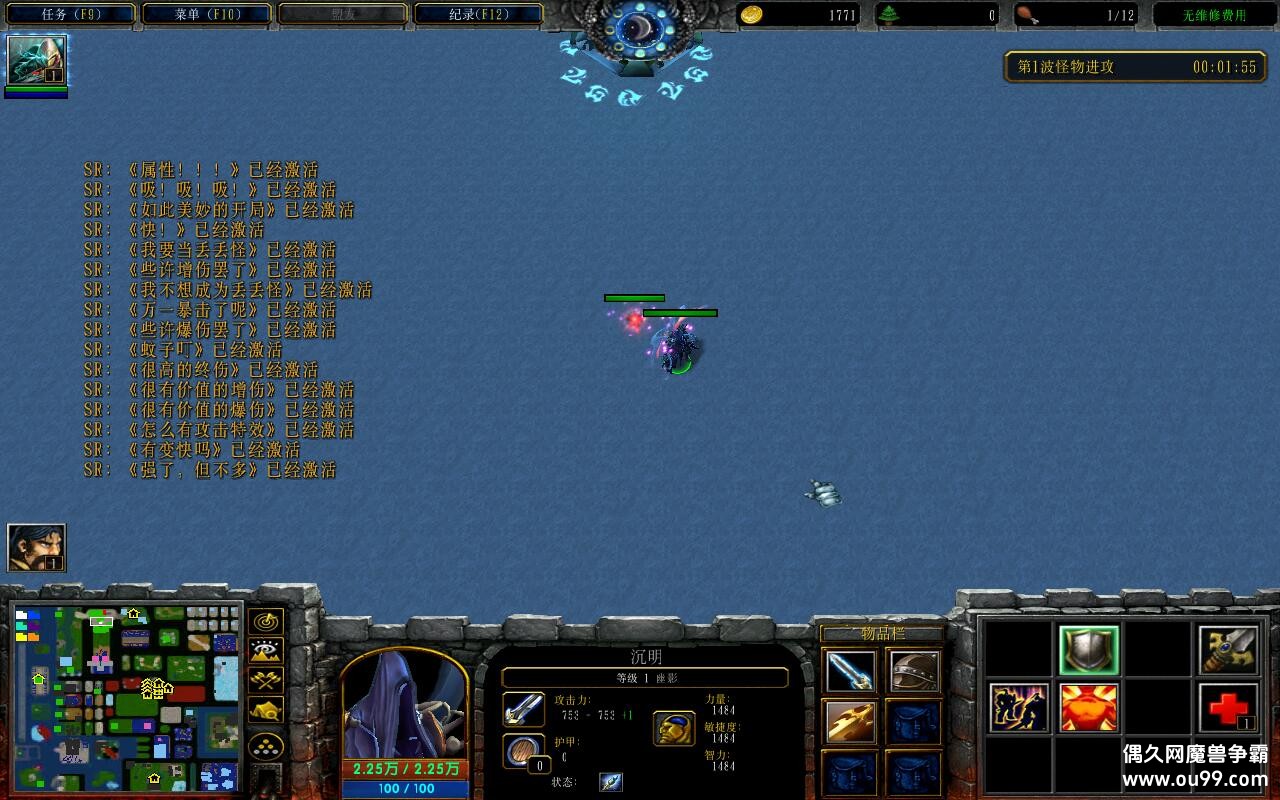Open the 菜单 (F10) menu
Screen dimensions: 1280x800
point(206,13)
